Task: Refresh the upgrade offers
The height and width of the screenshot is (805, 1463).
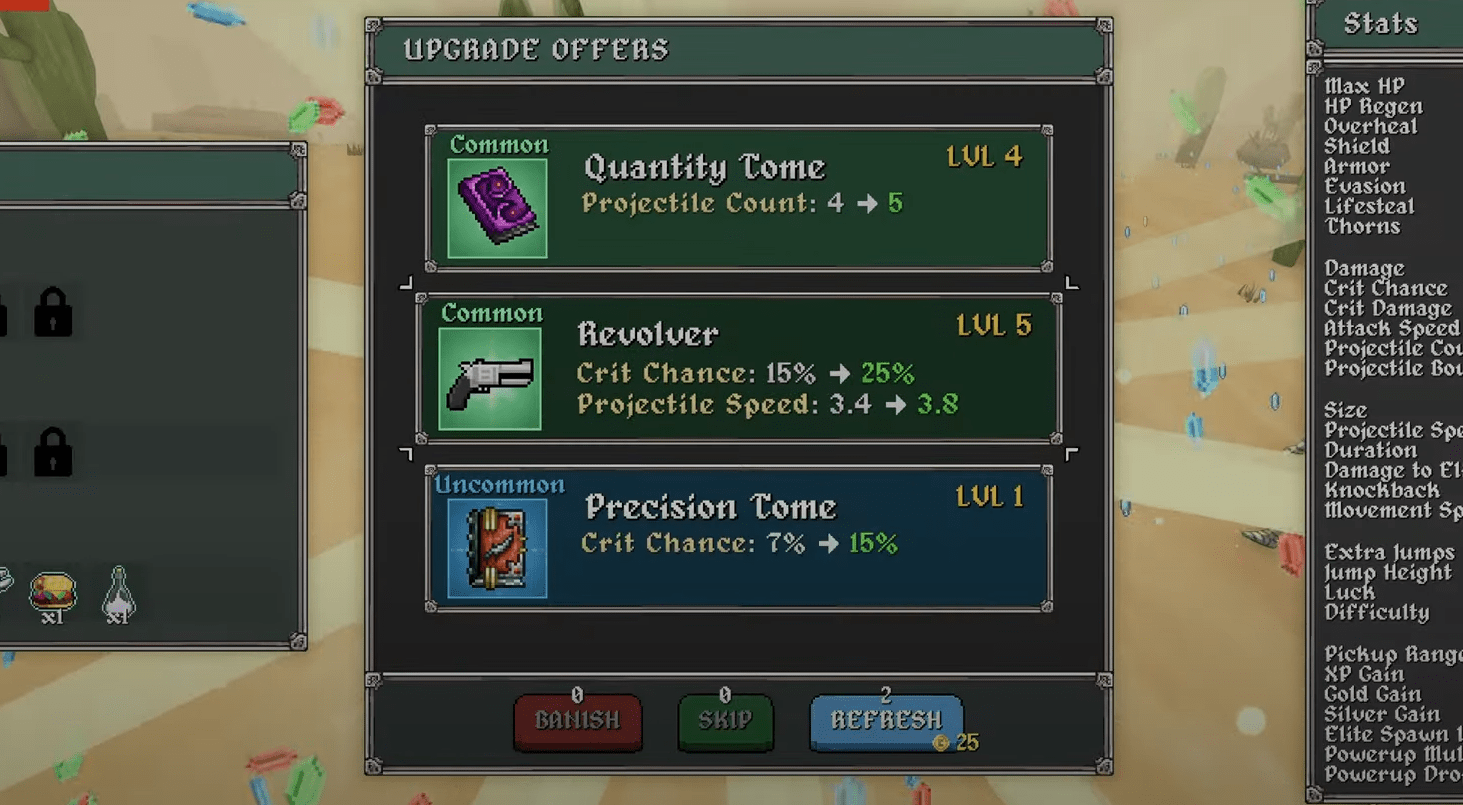Action: click(x=885, y=721)
